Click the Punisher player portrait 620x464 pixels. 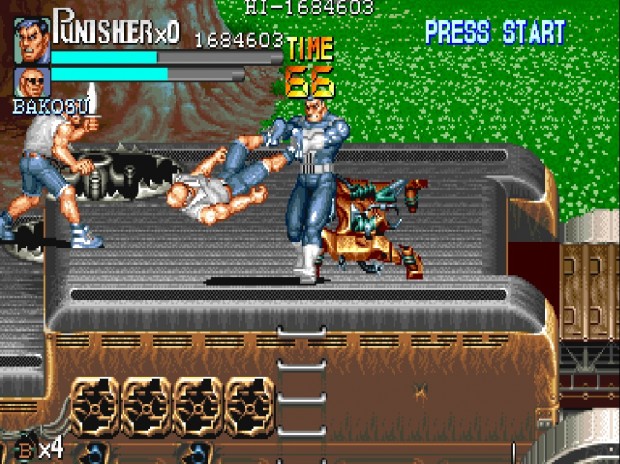(31, 40)
